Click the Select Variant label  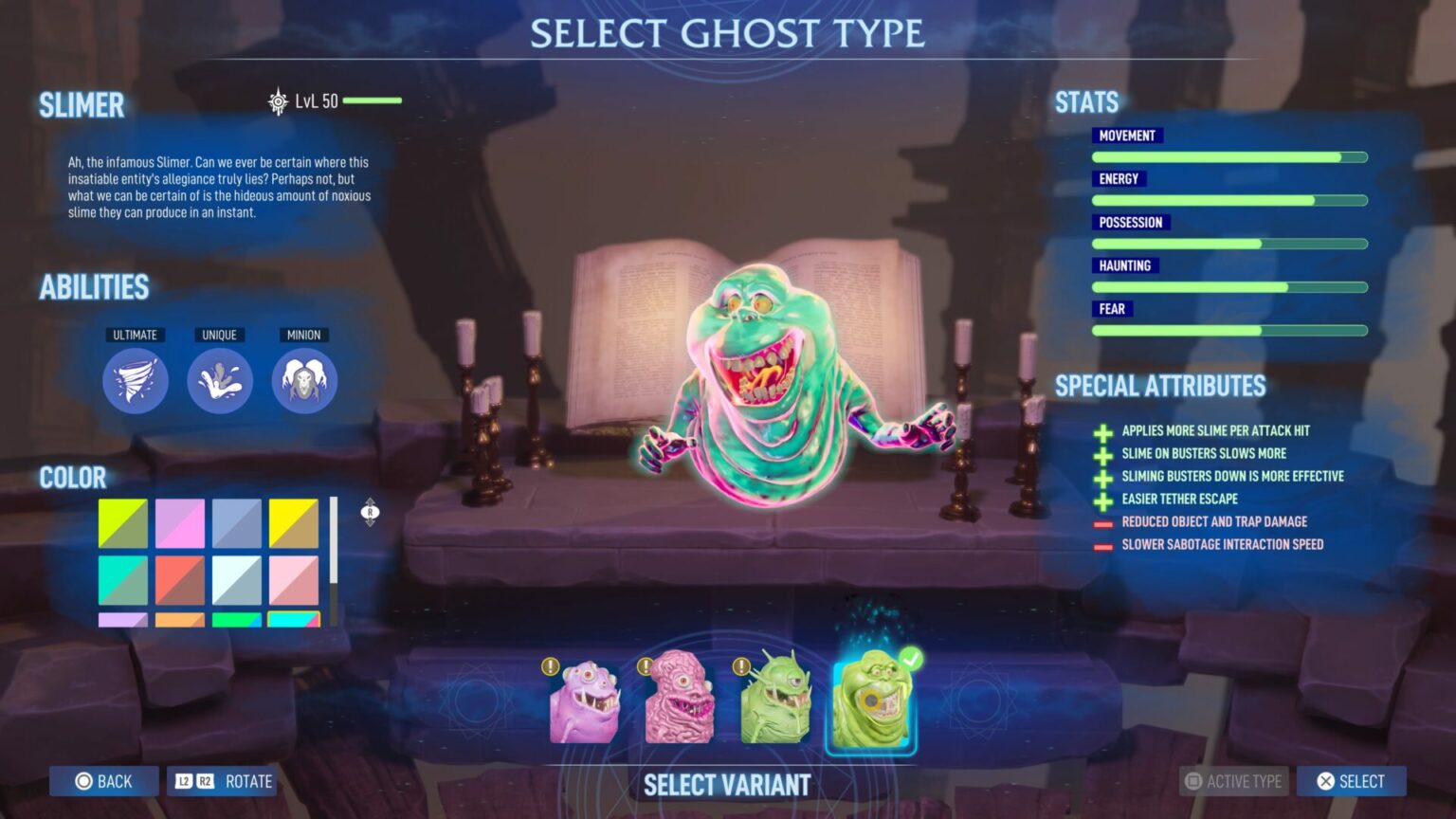[727, 785]
